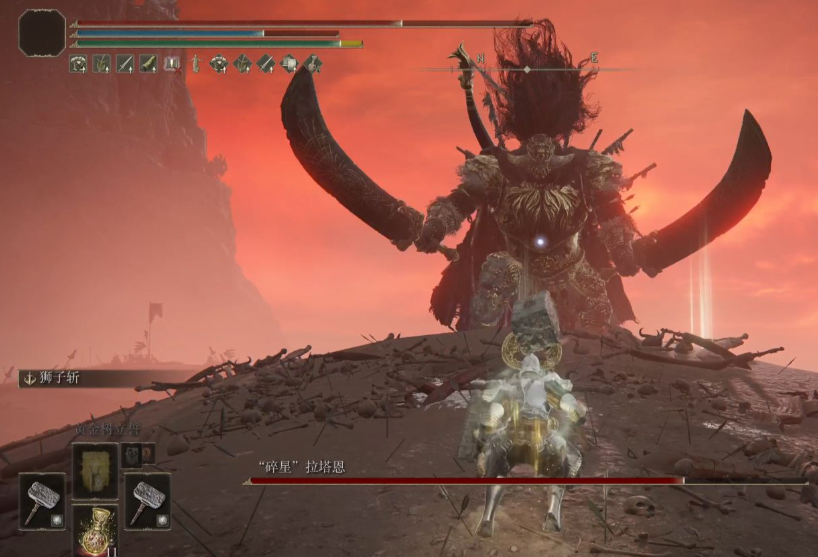Select the left-hand hammer weapon slot

coord(42,500)
